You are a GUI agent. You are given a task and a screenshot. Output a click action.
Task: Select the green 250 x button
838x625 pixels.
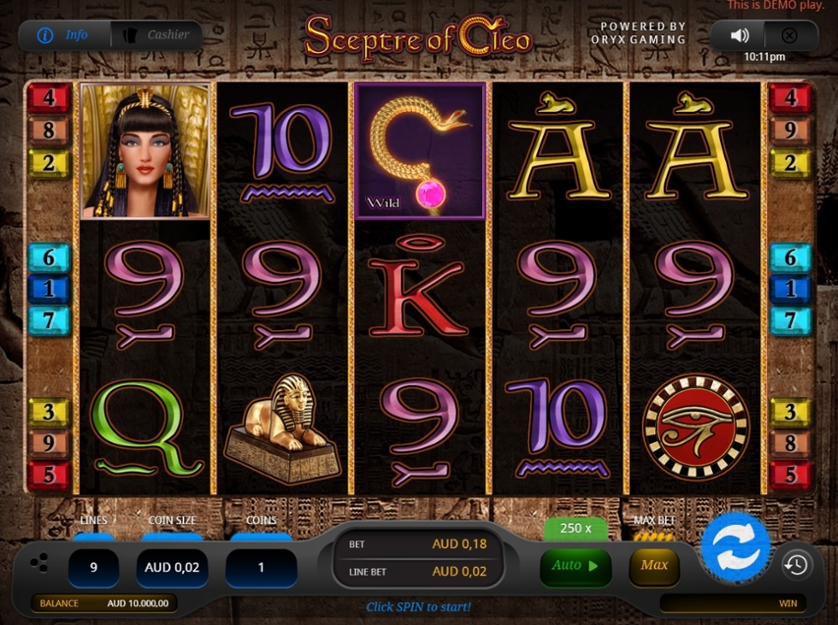coord(575,528)
